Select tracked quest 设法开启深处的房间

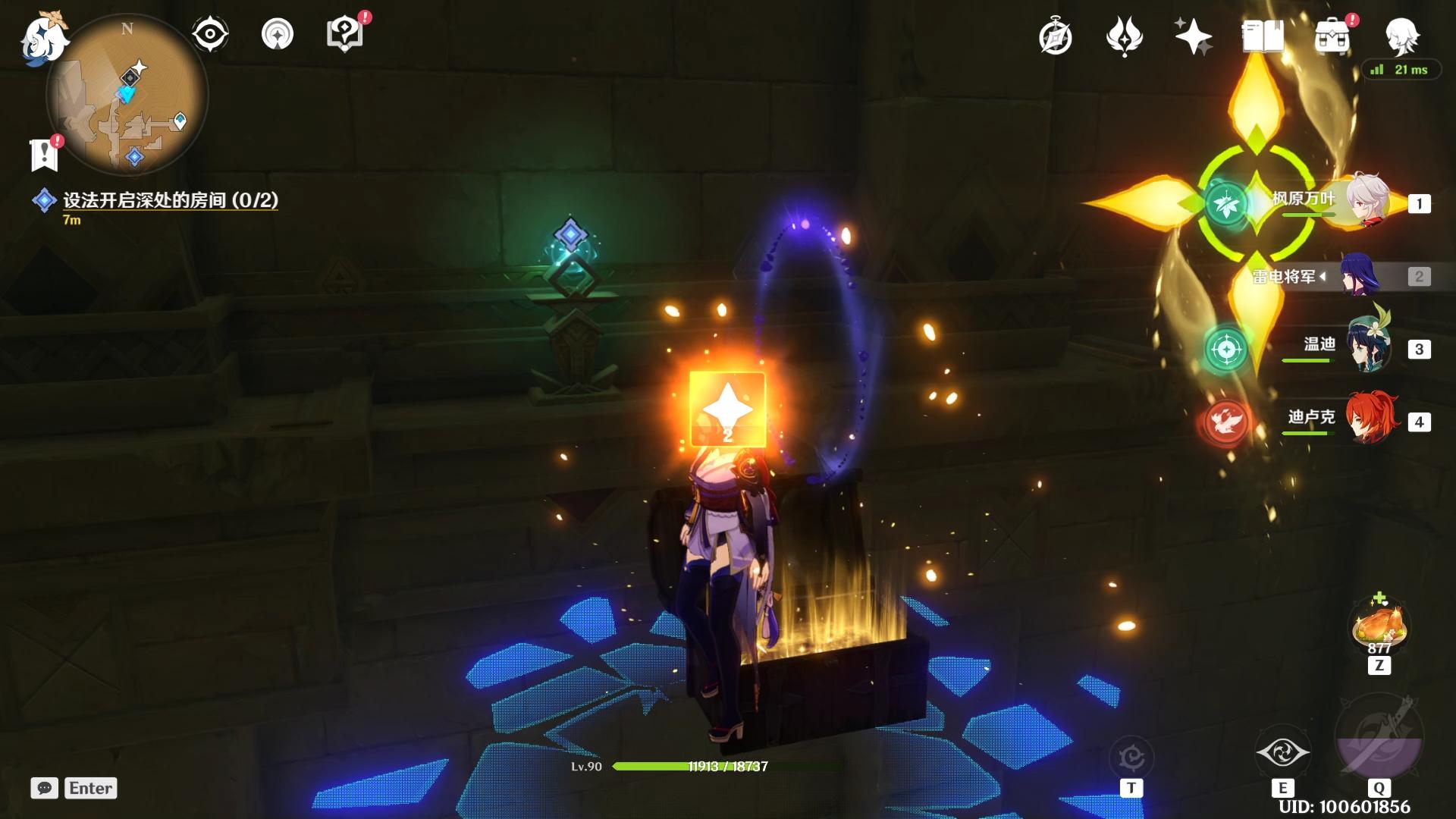tap(170, 200)
